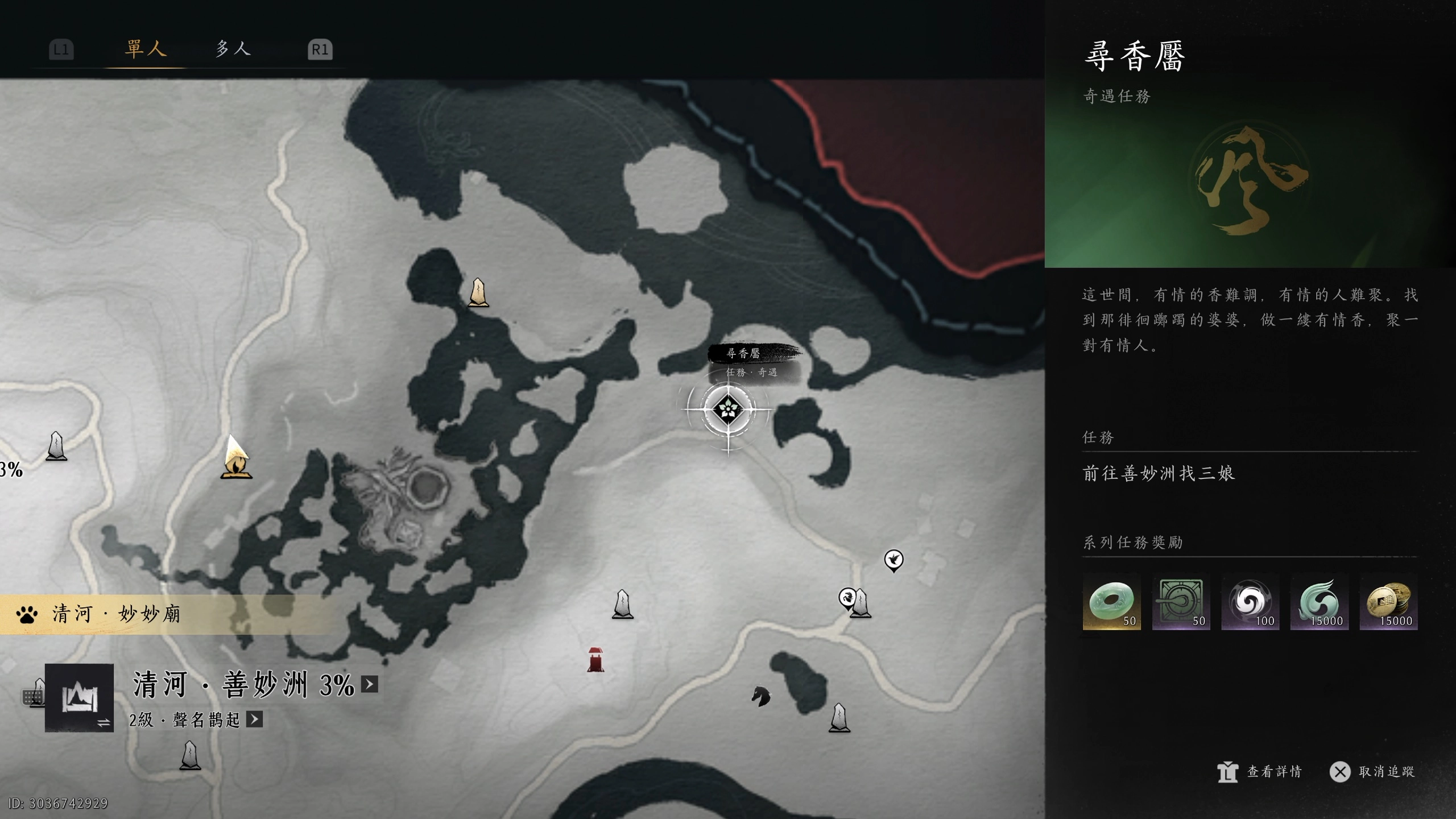Viewport: 1456px width, 819px height.
Task: Open 查看詳情 for the quest
Action: (x=1260, y=772)
